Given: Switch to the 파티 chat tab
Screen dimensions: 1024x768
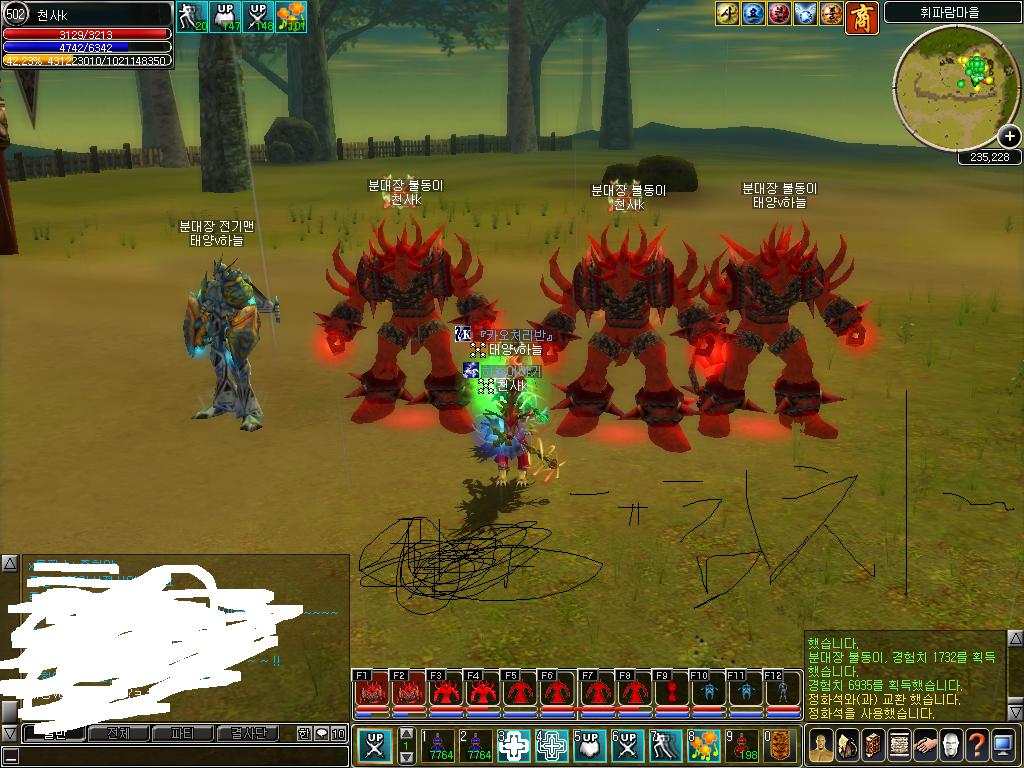Looking at the screenshot, I should point(183,733).
